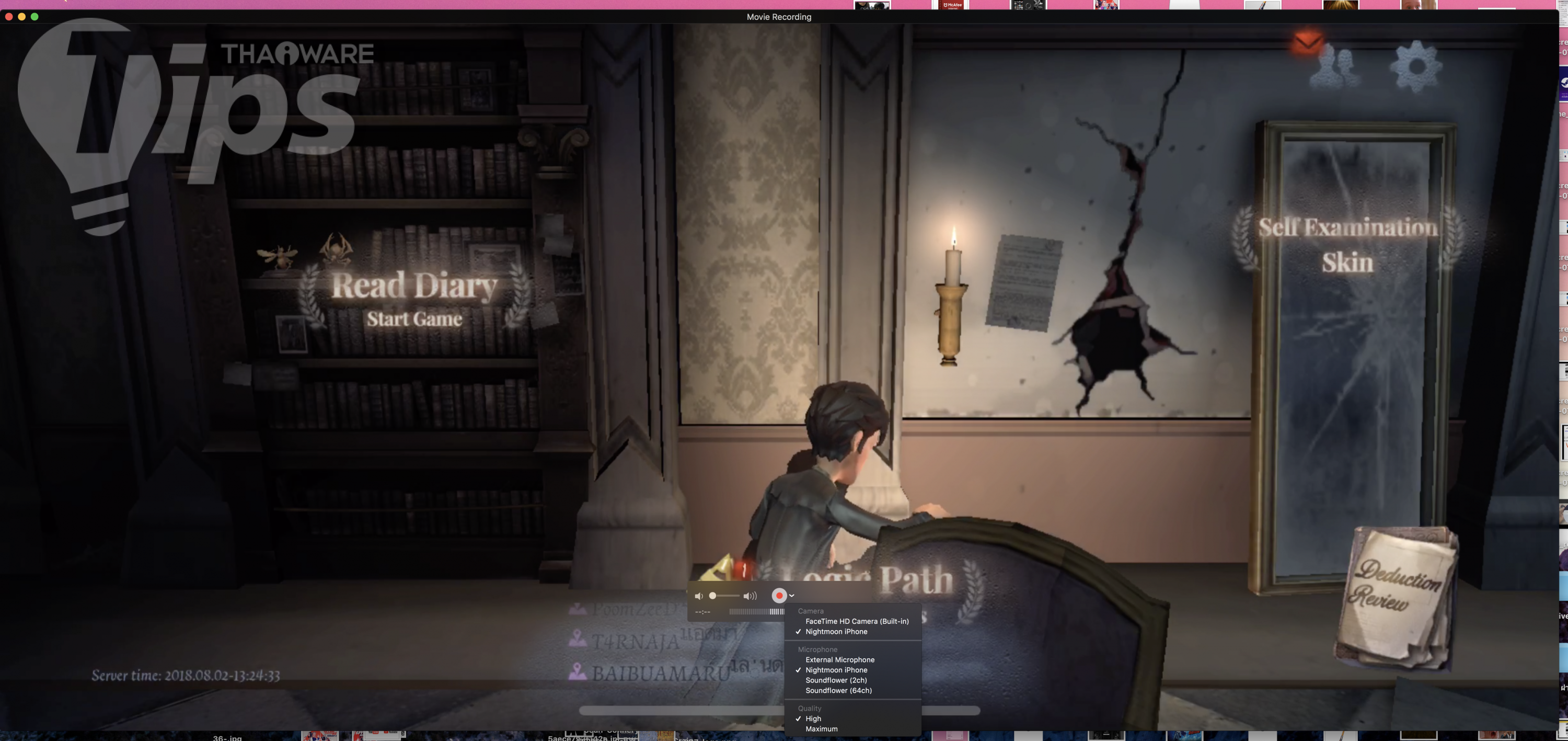This screenshot has width=1568, height=741.
Task: Set recording quality to Maximum
Action: click(821, 729)
